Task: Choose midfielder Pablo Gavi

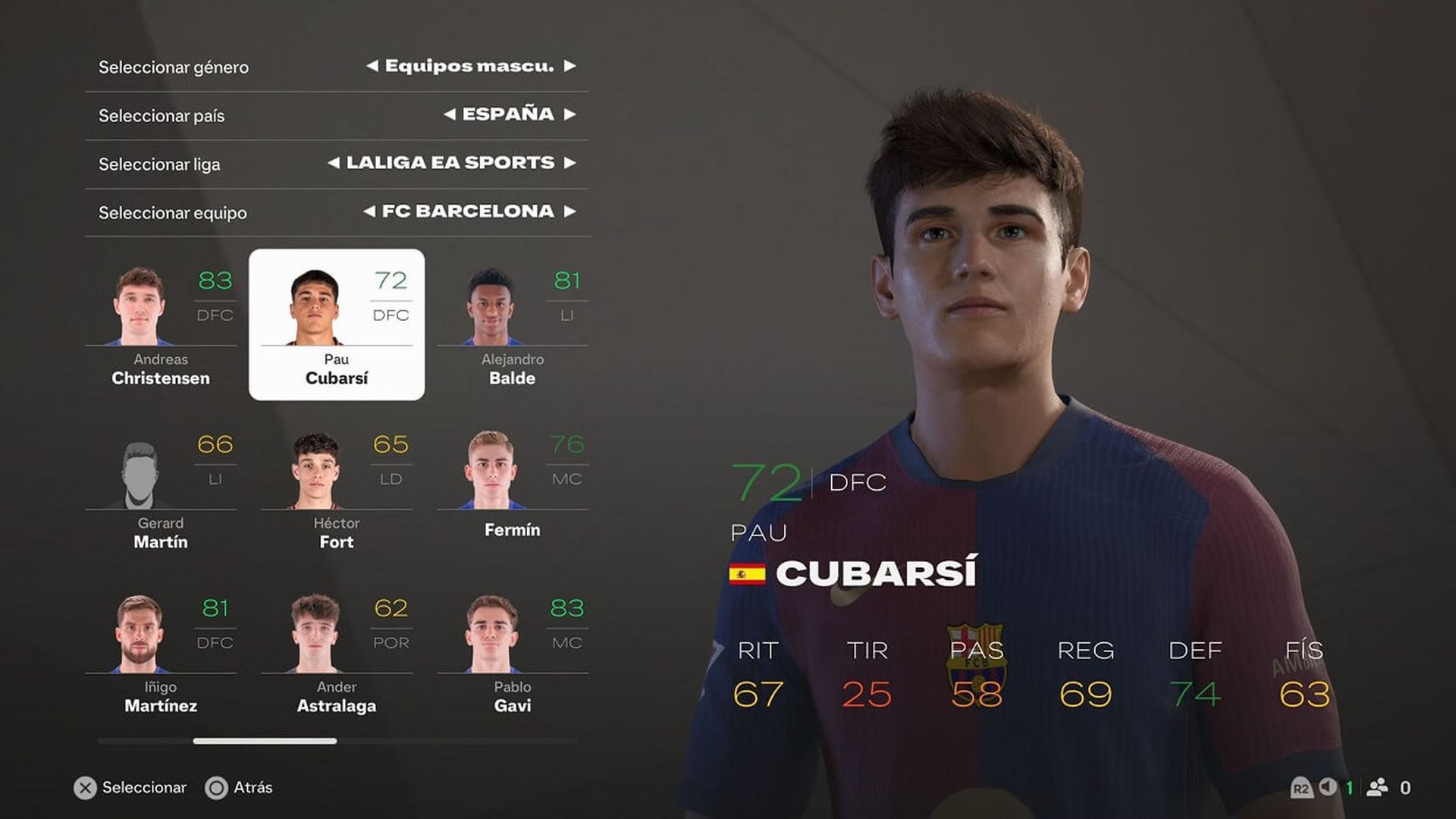Action: pyautogui.click(x=512, y=652)
